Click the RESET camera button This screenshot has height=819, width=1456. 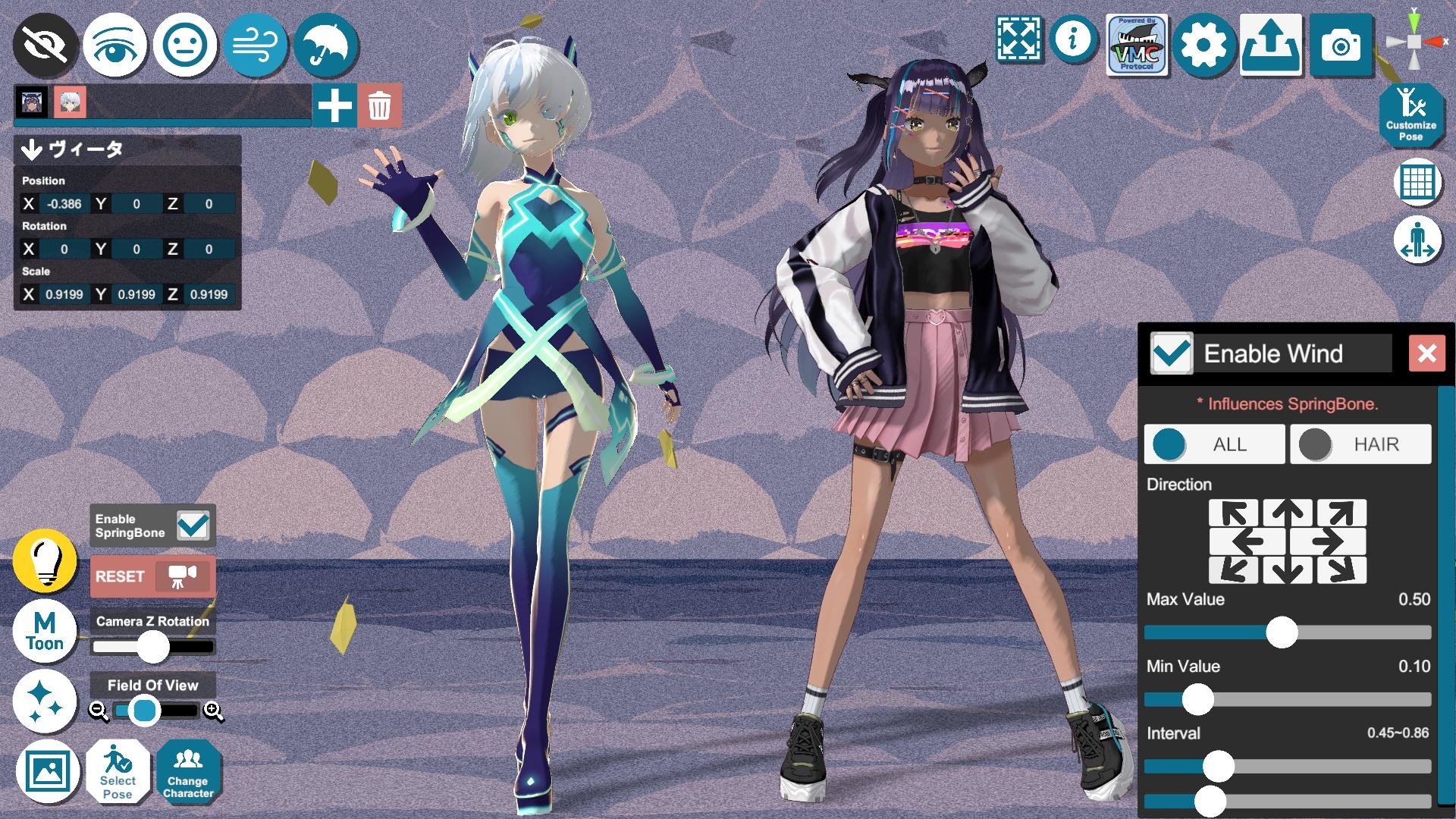click(x=151, y=576)
